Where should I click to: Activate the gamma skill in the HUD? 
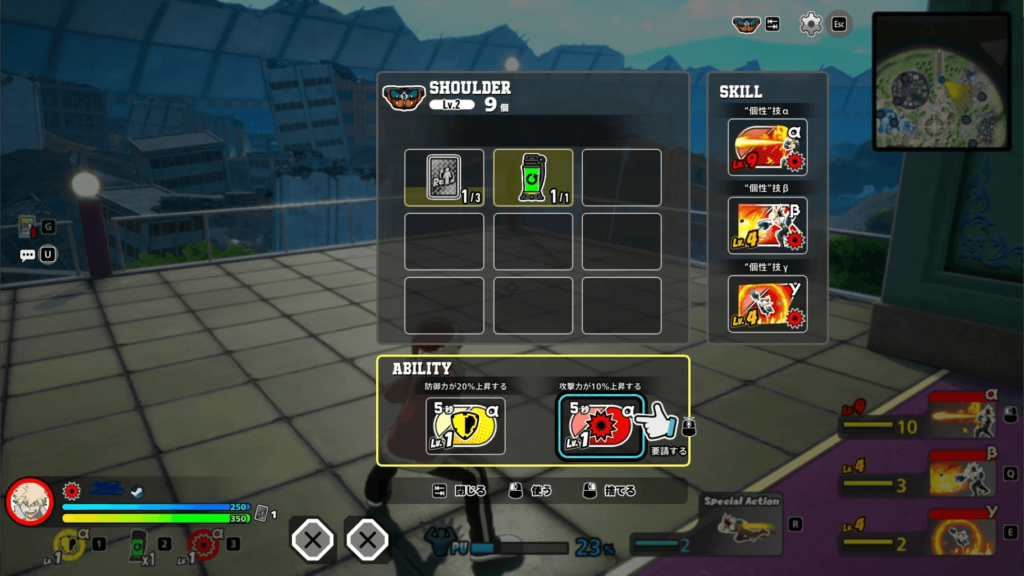[962, 531]
